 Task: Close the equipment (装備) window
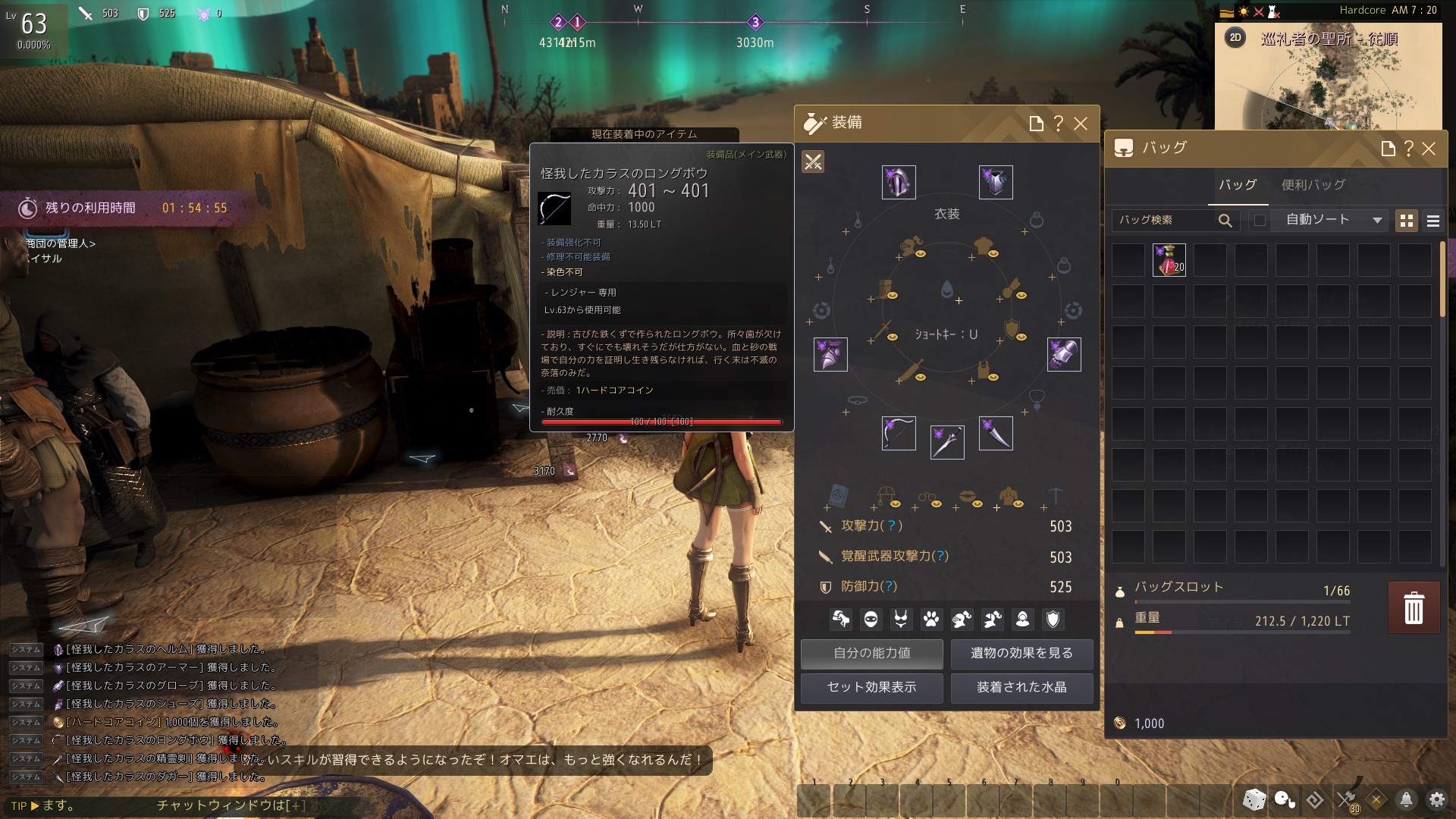1081,124
